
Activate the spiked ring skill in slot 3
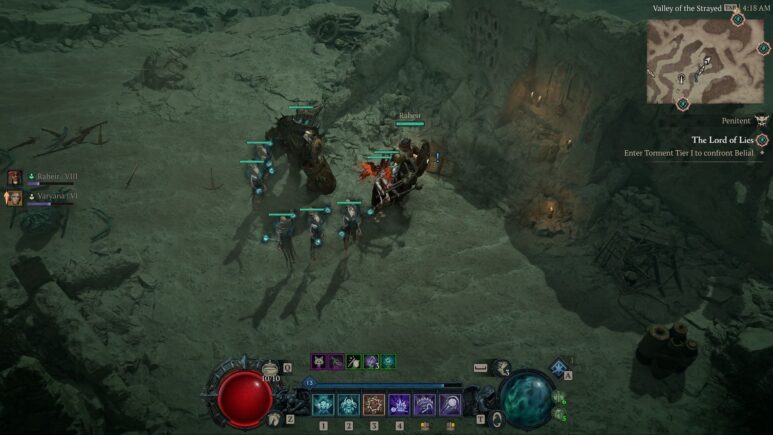[x=374, y=404]
